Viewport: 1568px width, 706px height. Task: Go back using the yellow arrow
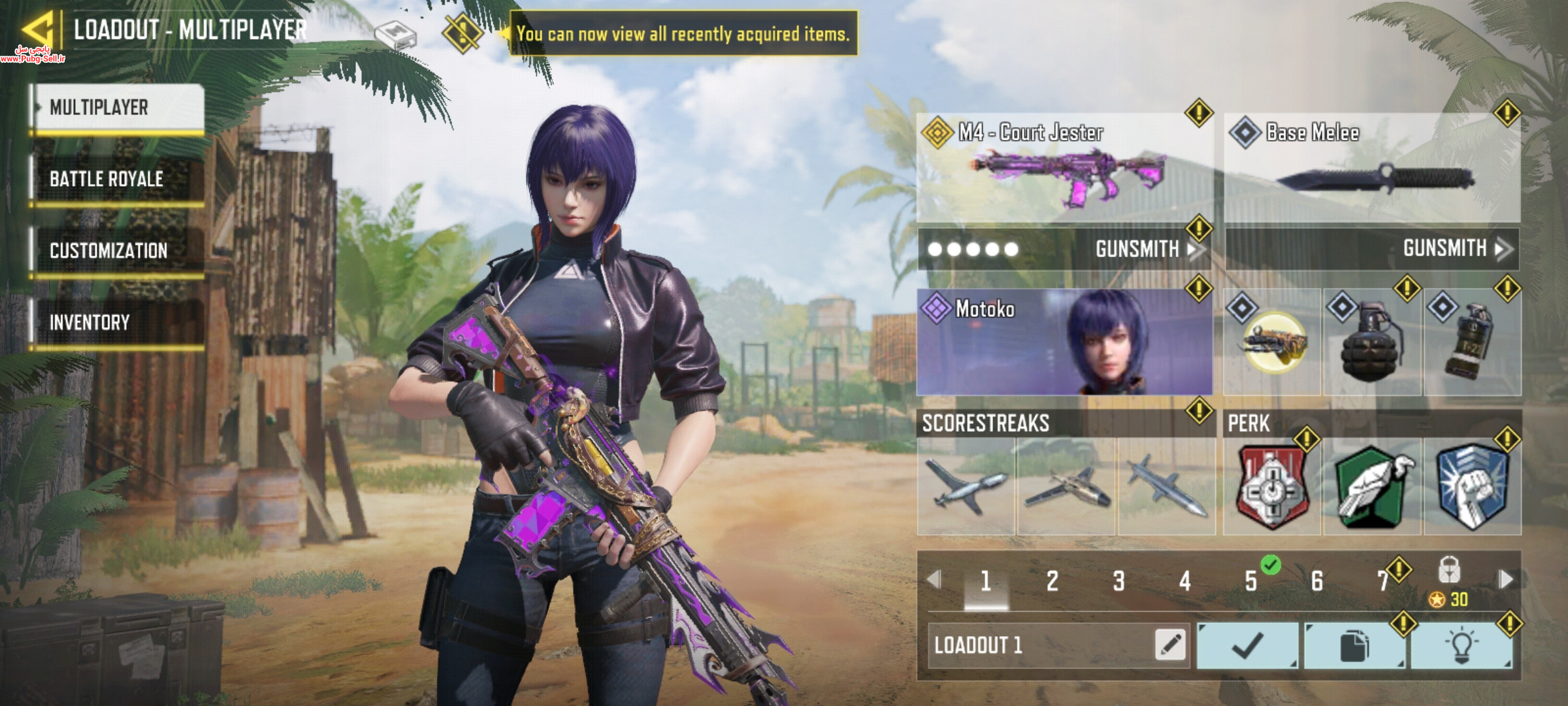pos(38,29)
